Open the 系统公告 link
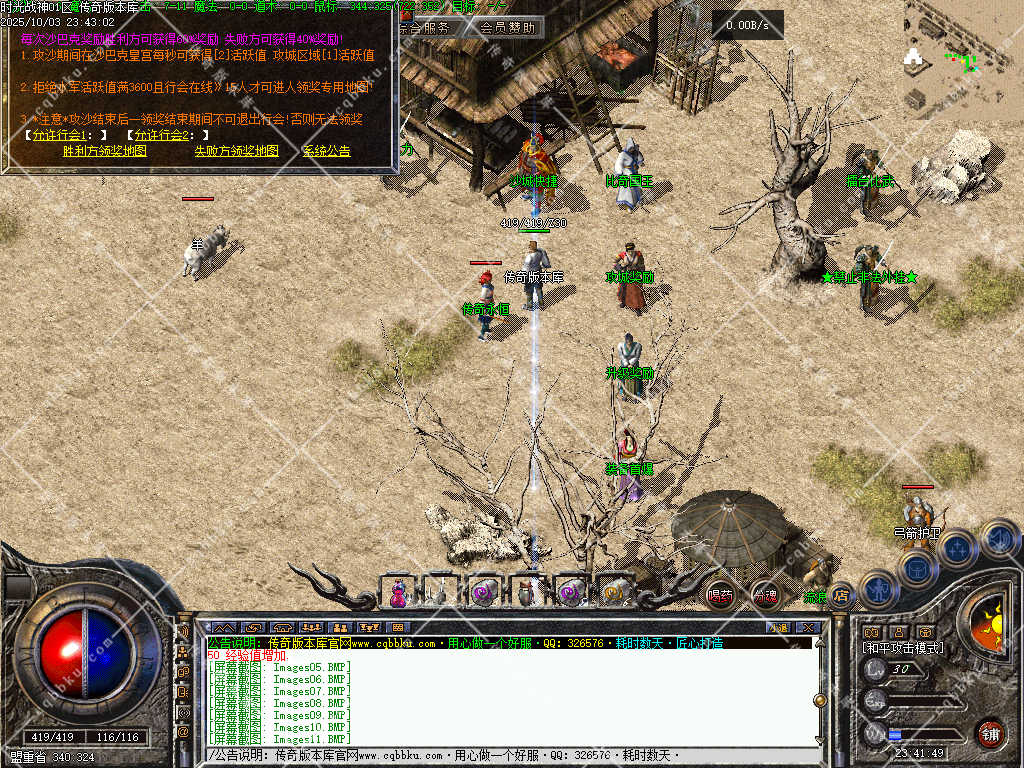This screenshot has width=1024, height=768. (x=327, y=151)
